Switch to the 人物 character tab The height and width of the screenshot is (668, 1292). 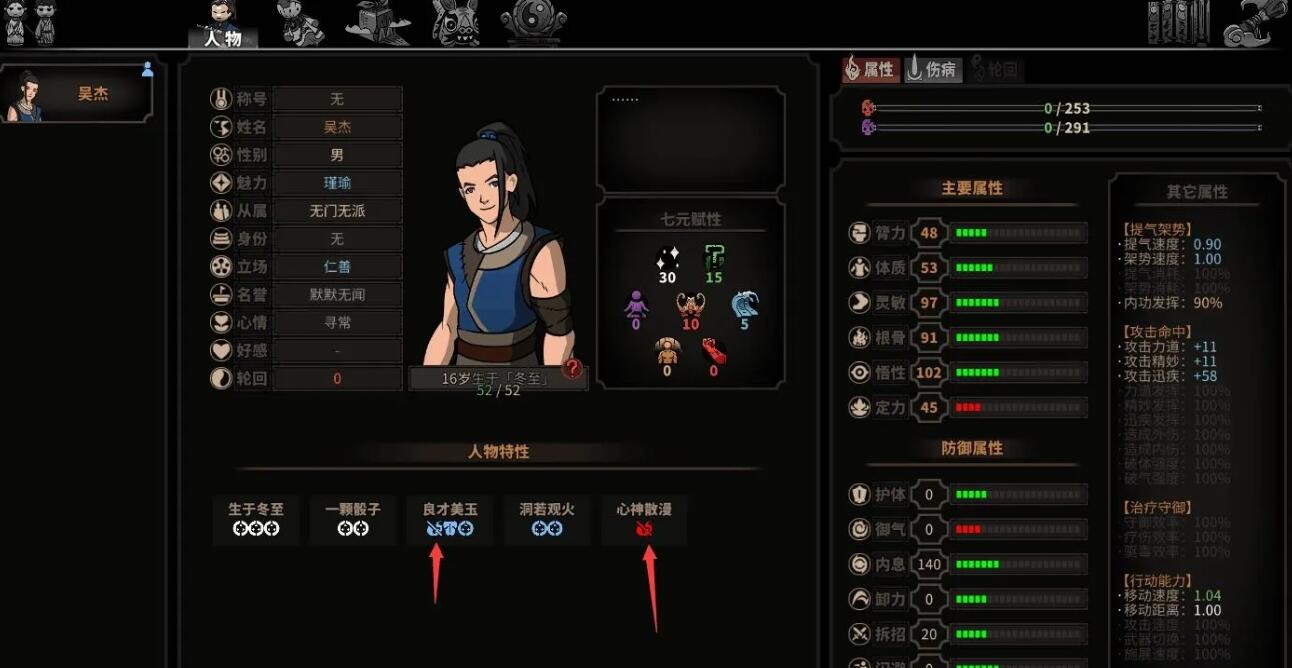pos(222,25)
